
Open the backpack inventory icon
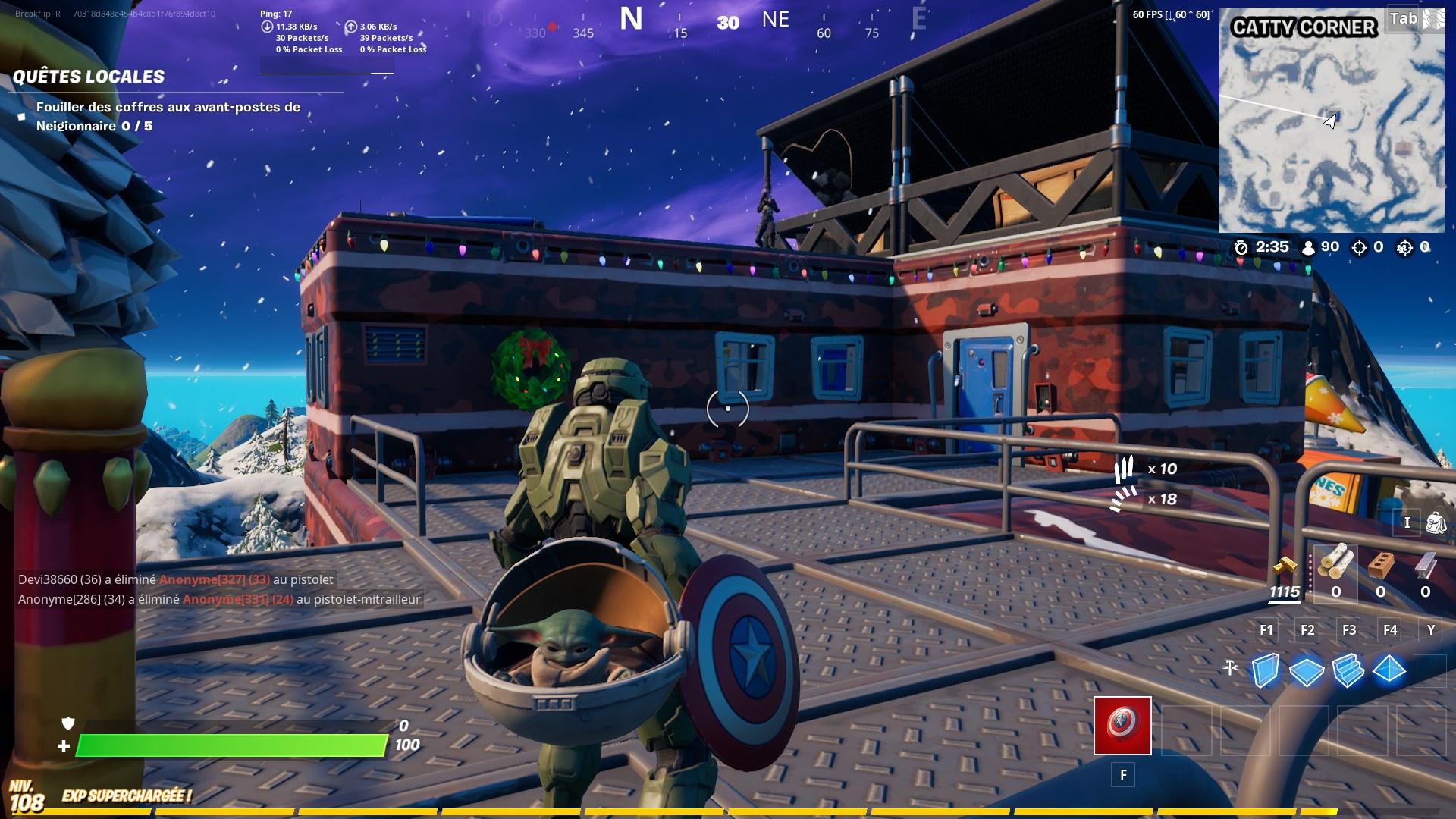pos(1434,523)
